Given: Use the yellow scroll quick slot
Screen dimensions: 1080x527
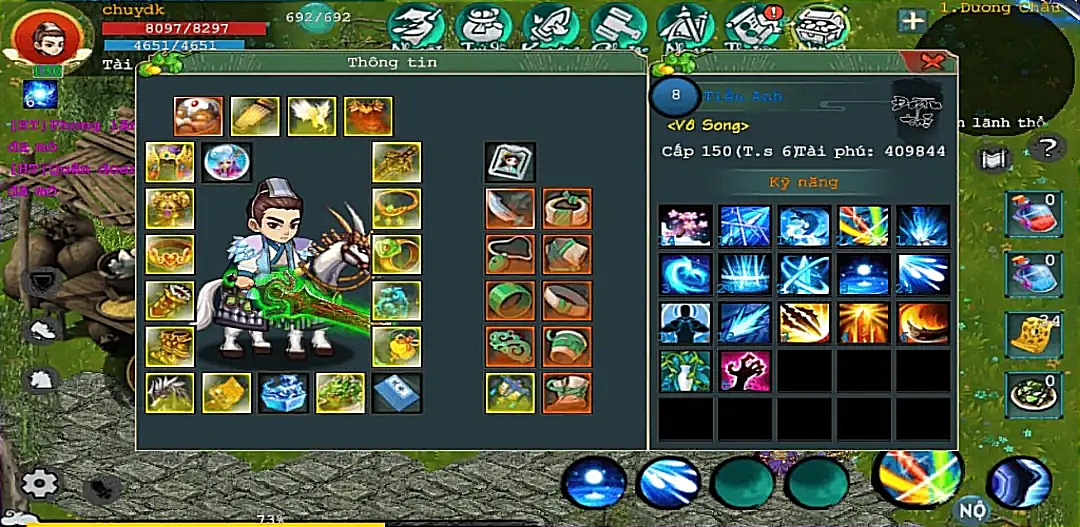Looking at the screenshot, I should click(x=1033, y=335).
